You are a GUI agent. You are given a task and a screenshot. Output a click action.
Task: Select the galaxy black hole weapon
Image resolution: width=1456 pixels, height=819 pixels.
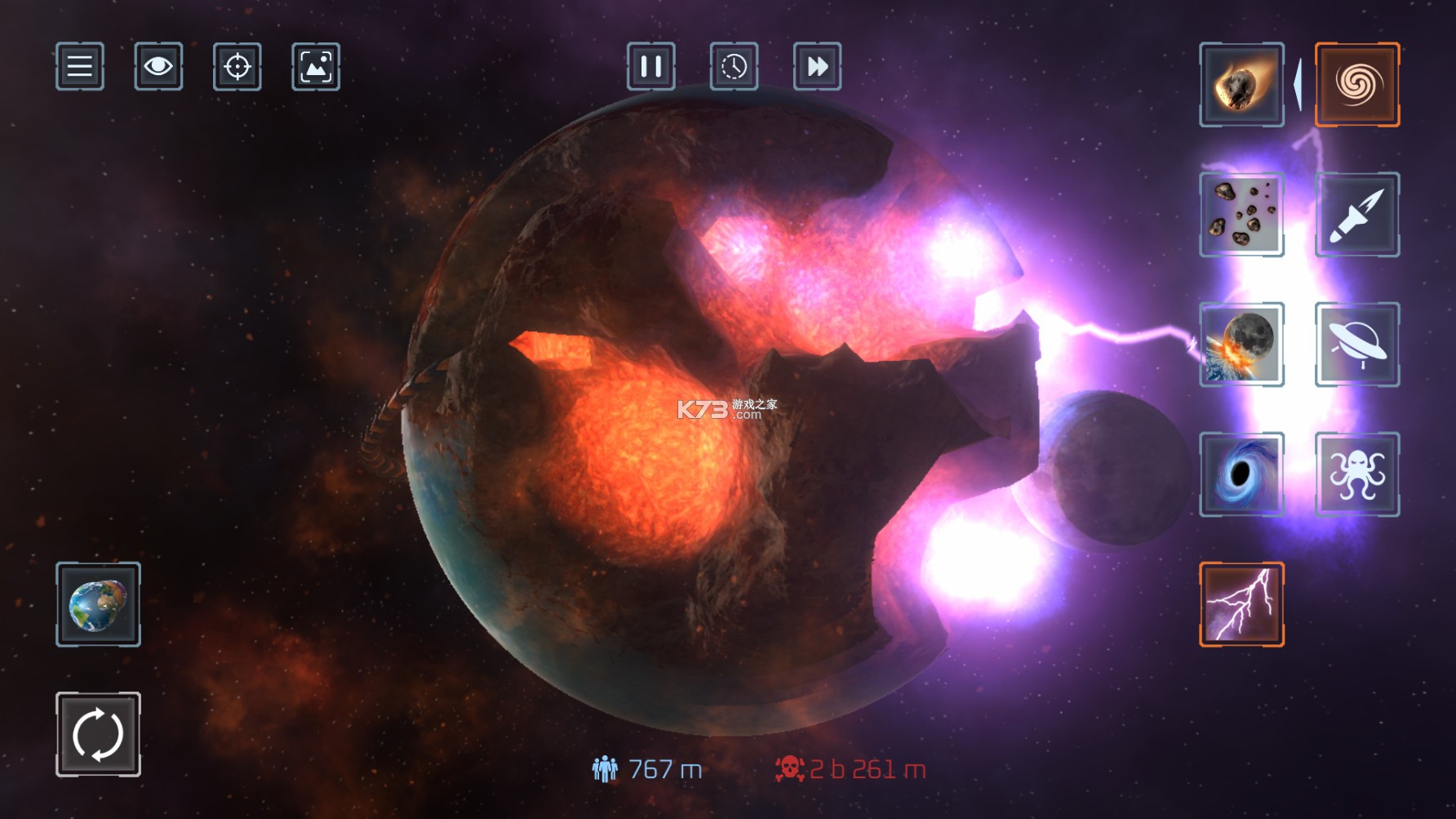1357,86
